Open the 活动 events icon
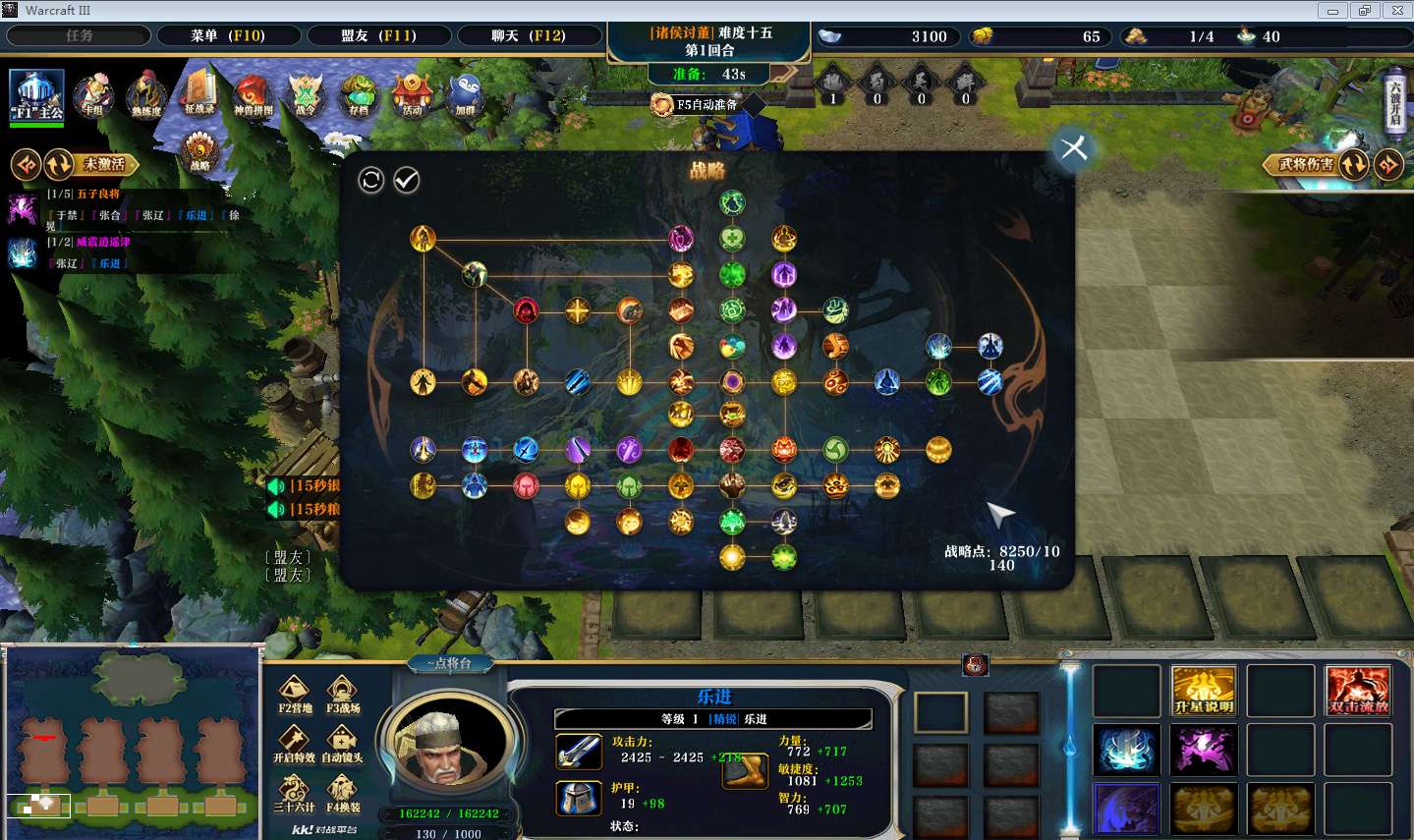Screen dimensions: 1414x840 point(412,96)
